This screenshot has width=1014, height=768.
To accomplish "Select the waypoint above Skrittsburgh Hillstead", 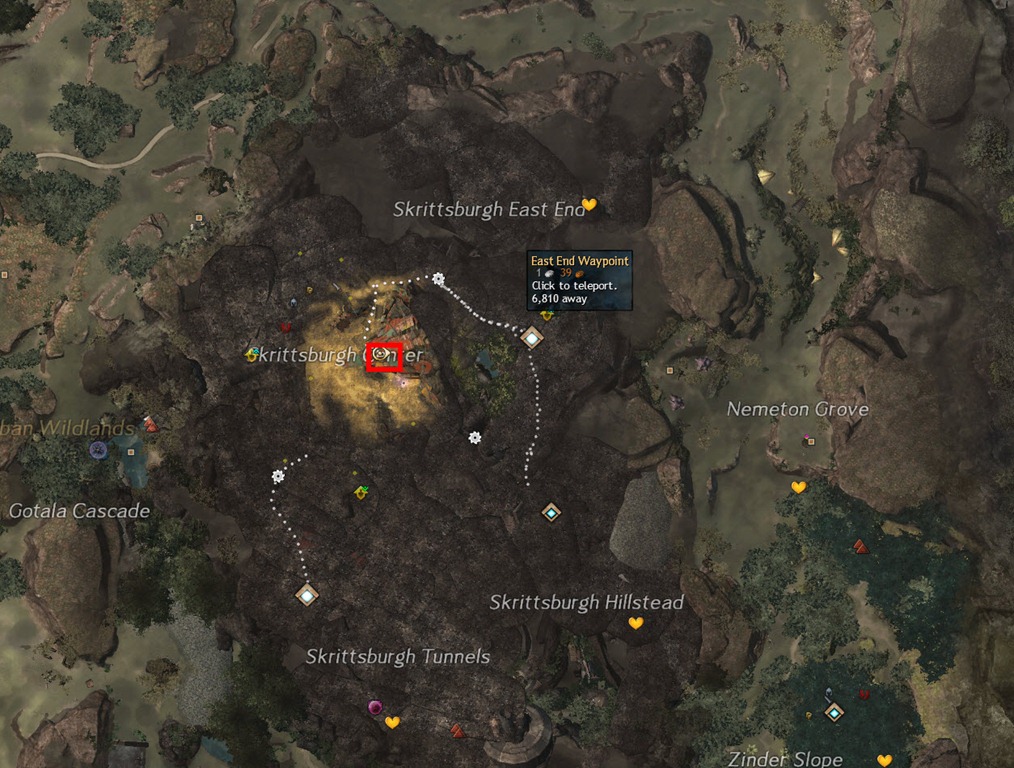I will tap(550, 513).
